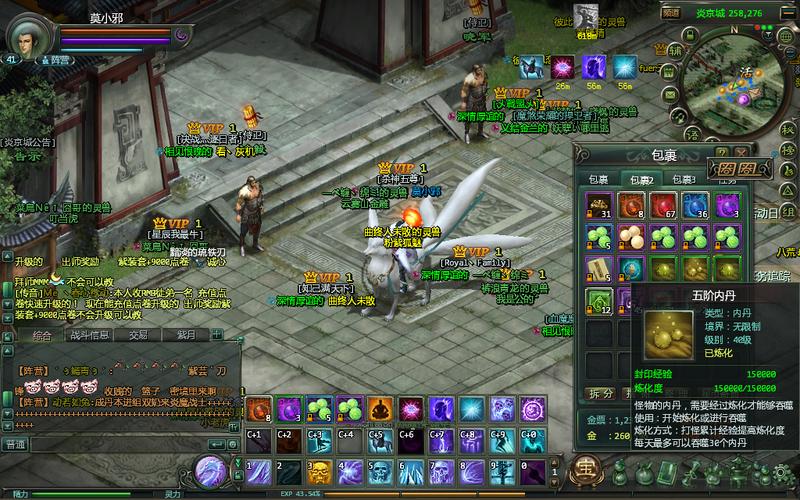Image resolution: width=800 pixels, height=500 pixels.
Task: Switch to the 包裹2 bag tab
Action: tap(641, 179)
